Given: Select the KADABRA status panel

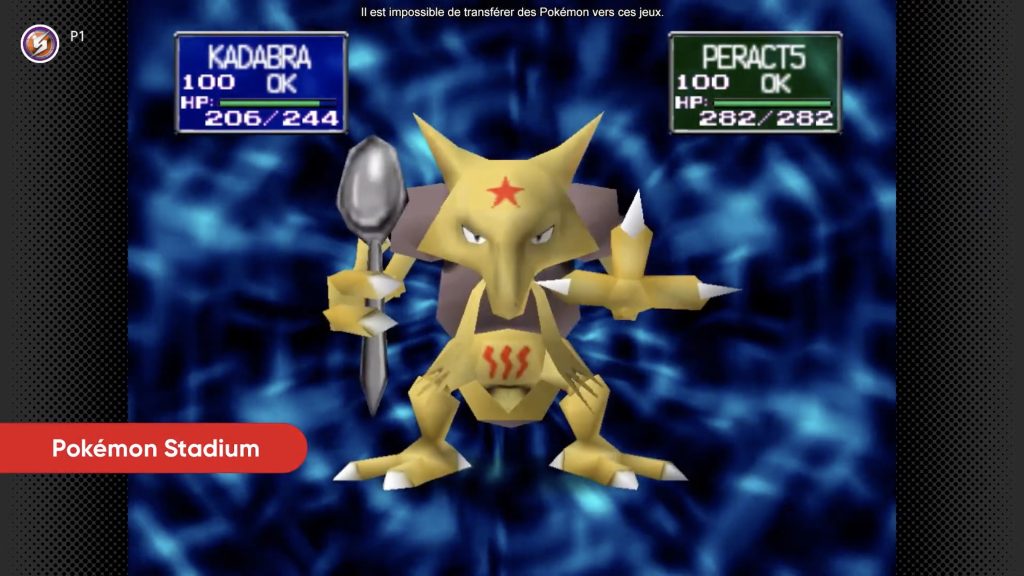Looking at the screenshot, I should point(261,82).
